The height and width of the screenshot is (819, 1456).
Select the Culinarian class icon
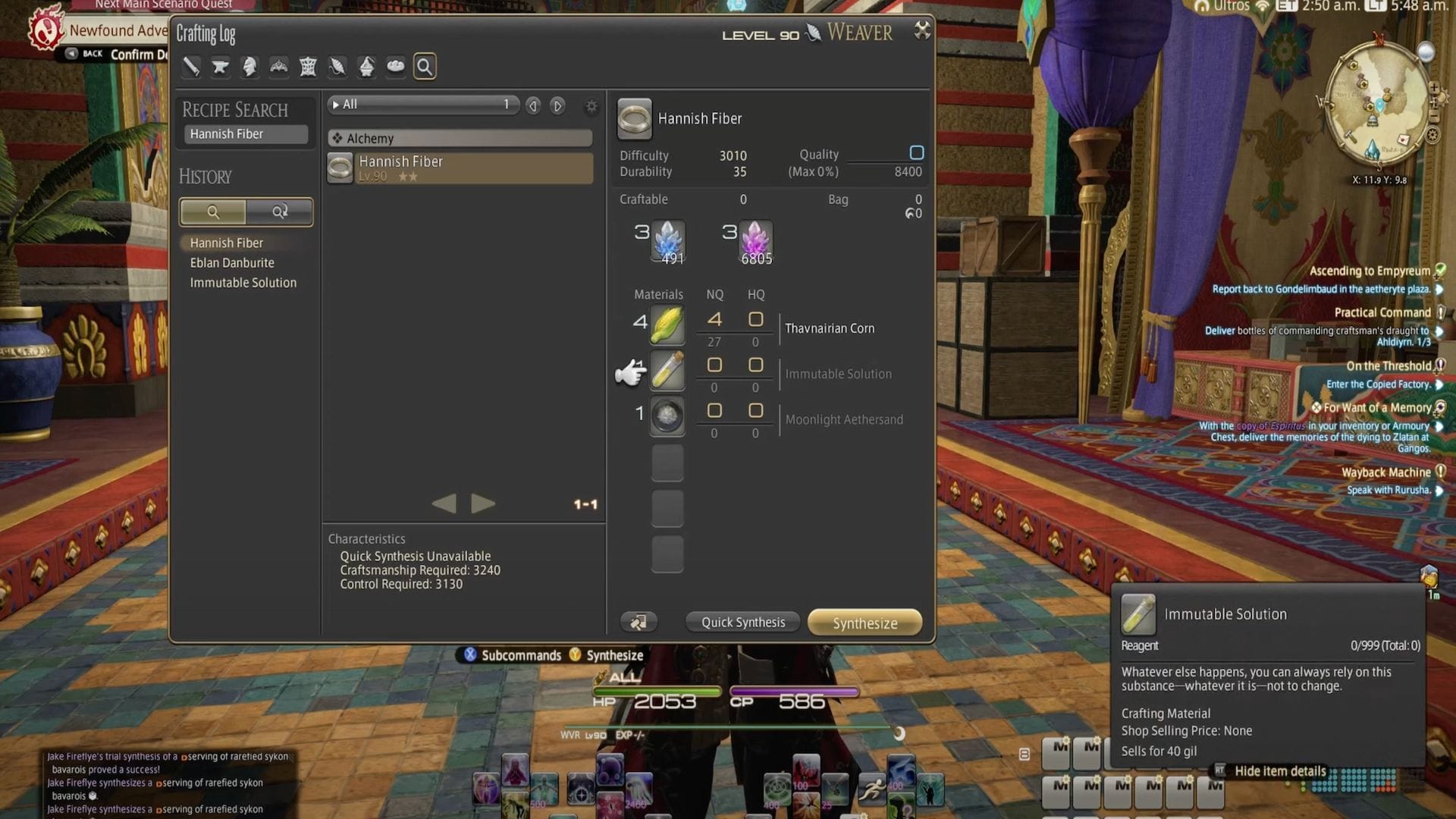tap(395, 67)
